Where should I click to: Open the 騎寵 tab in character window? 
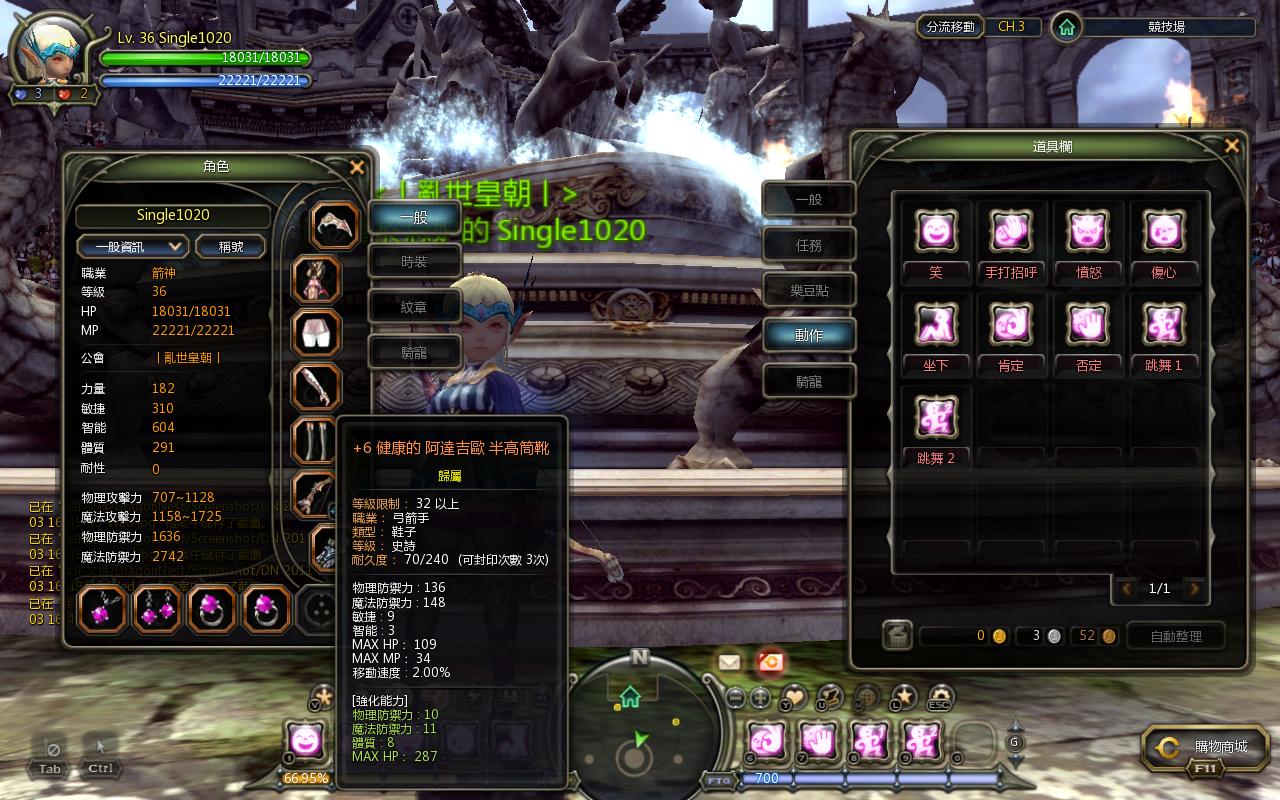(414, 352)
